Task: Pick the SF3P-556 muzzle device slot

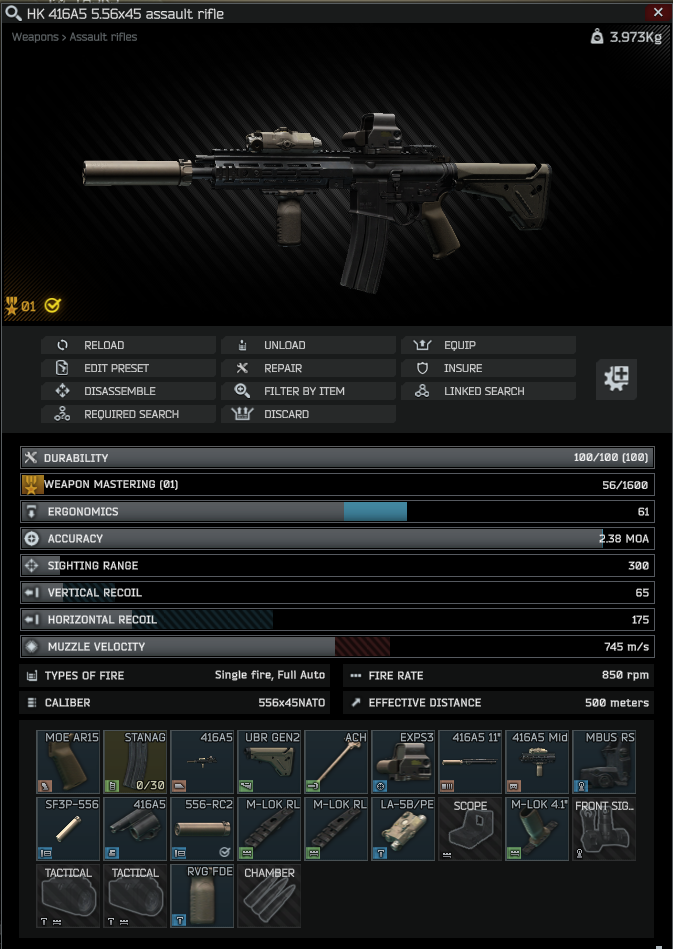Action: [68, 829]
